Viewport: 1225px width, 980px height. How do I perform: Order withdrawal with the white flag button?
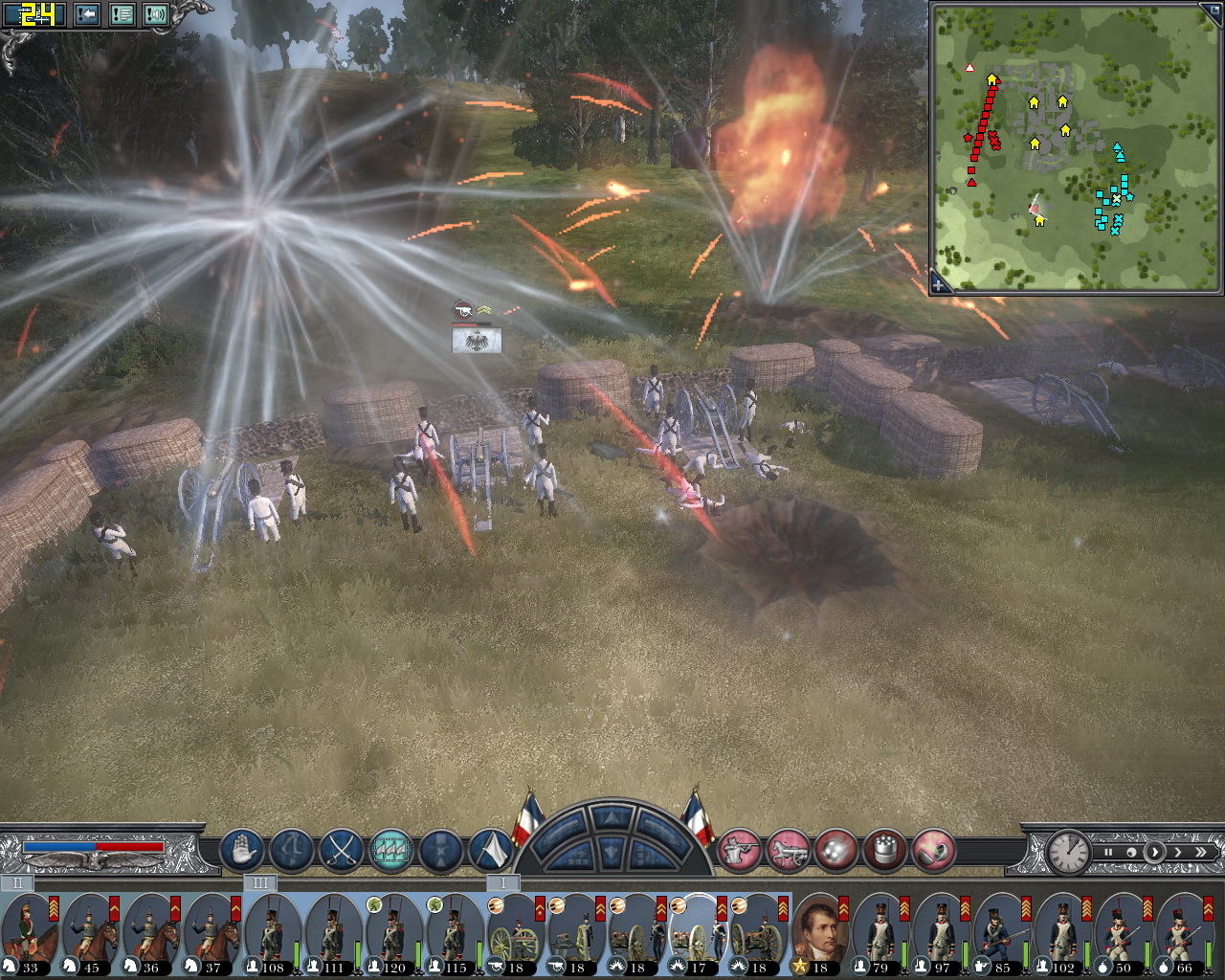pyautogui.click(x=490, y=849)
